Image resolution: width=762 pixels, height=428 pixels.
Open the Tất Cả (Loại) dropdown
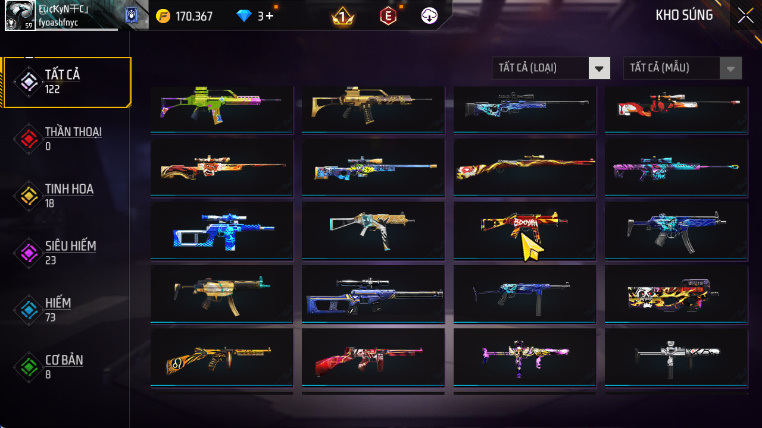(x=551, y=68)
